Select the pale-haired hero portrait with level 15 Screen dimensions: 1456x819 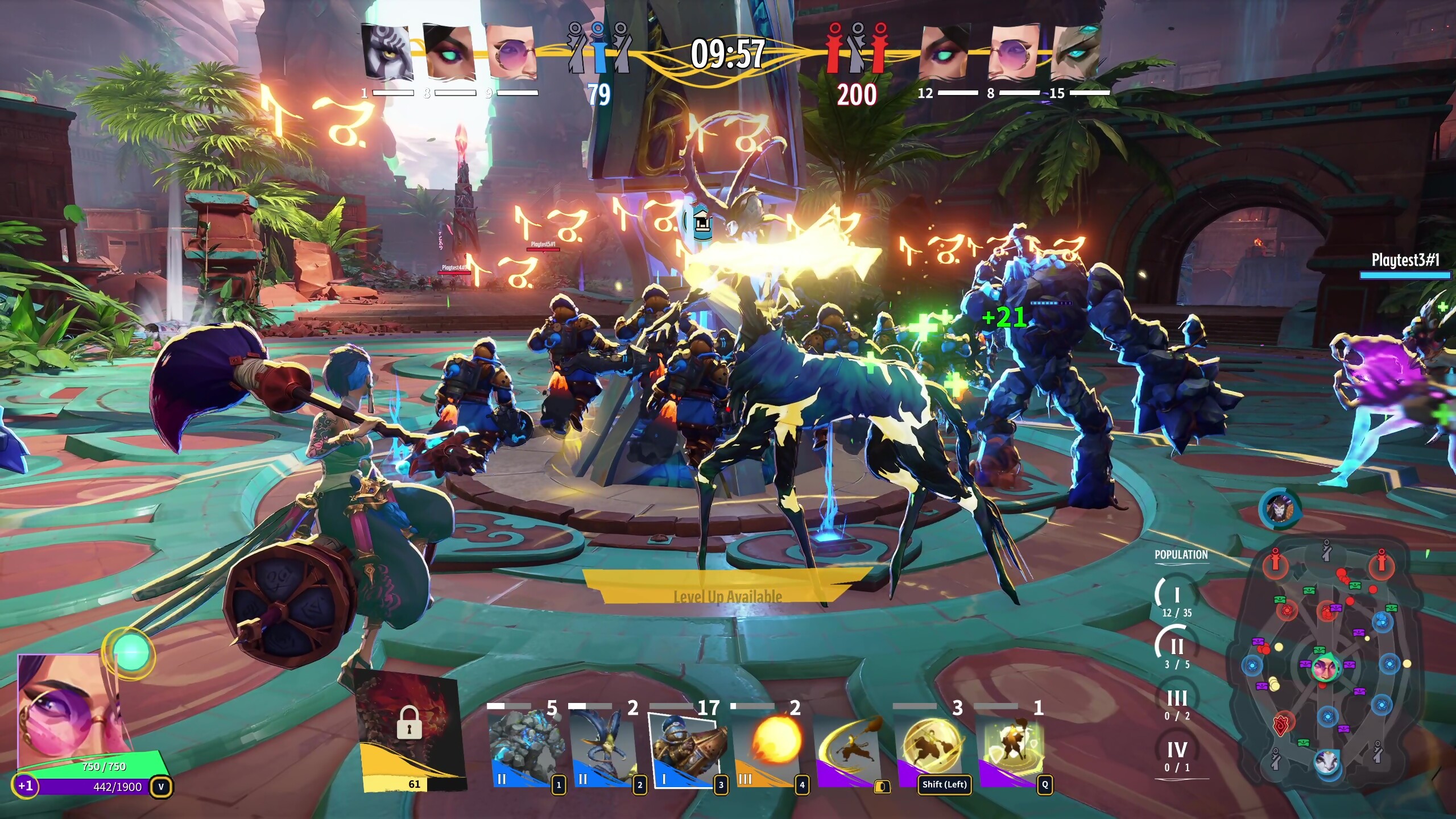point(1076,52)
